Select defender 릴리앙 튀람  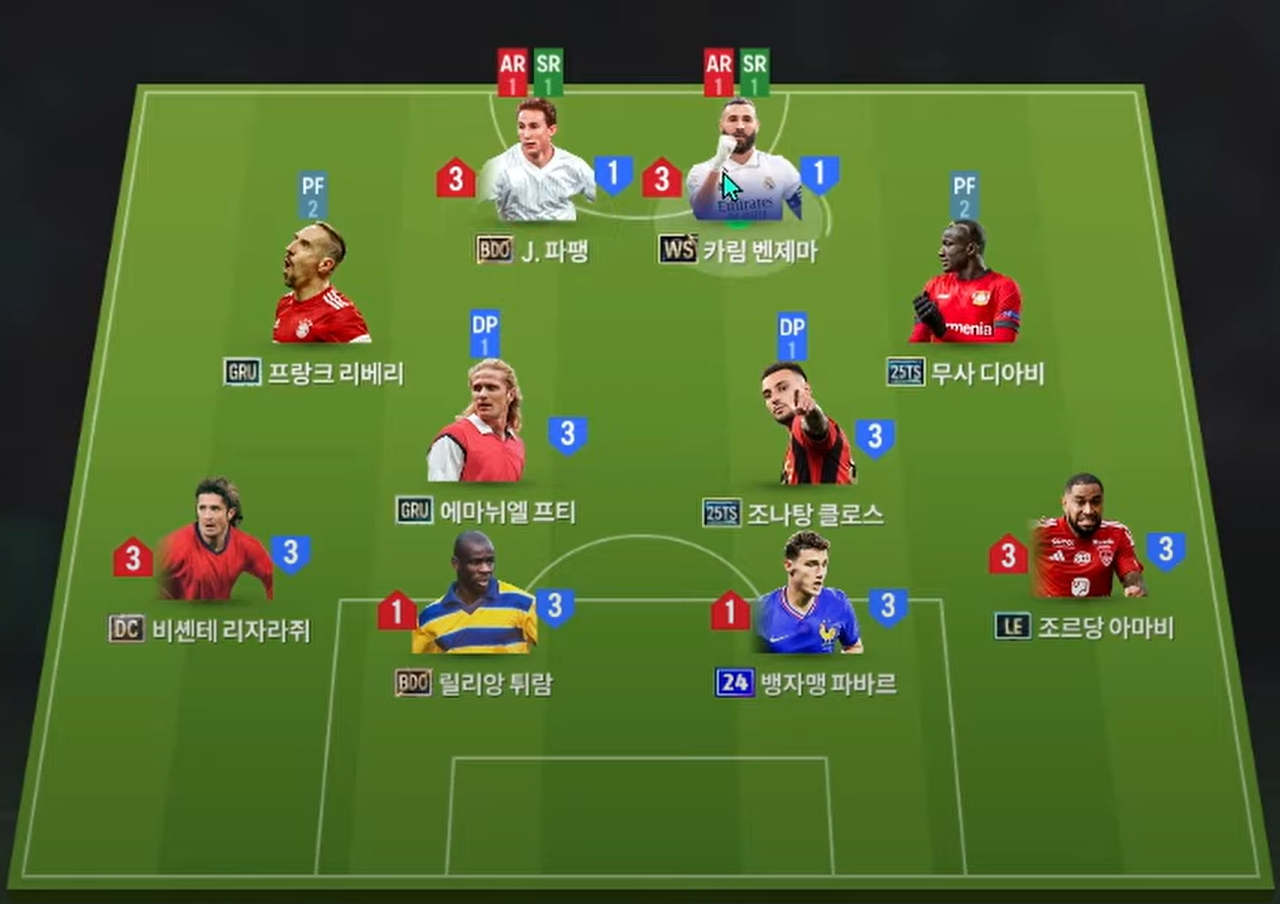(x=475, y=598)
